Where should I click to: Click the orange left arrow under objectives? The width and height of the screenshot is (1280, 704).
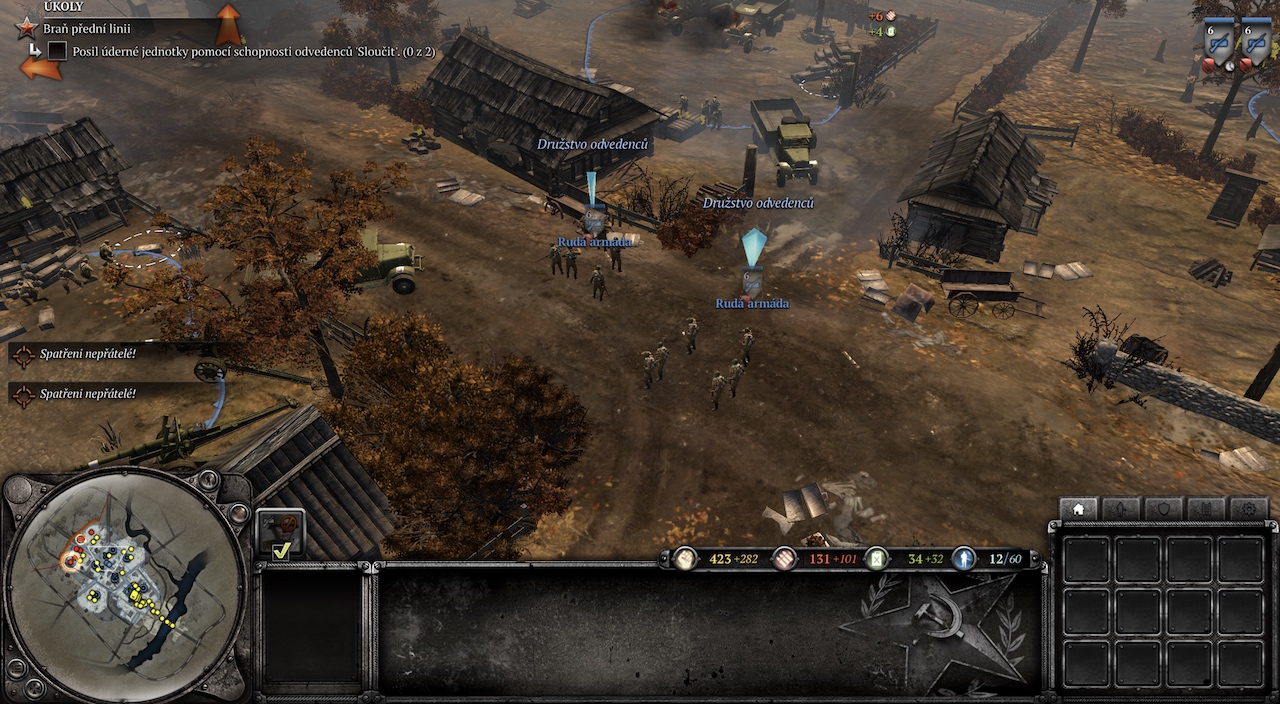coord(41,69)
